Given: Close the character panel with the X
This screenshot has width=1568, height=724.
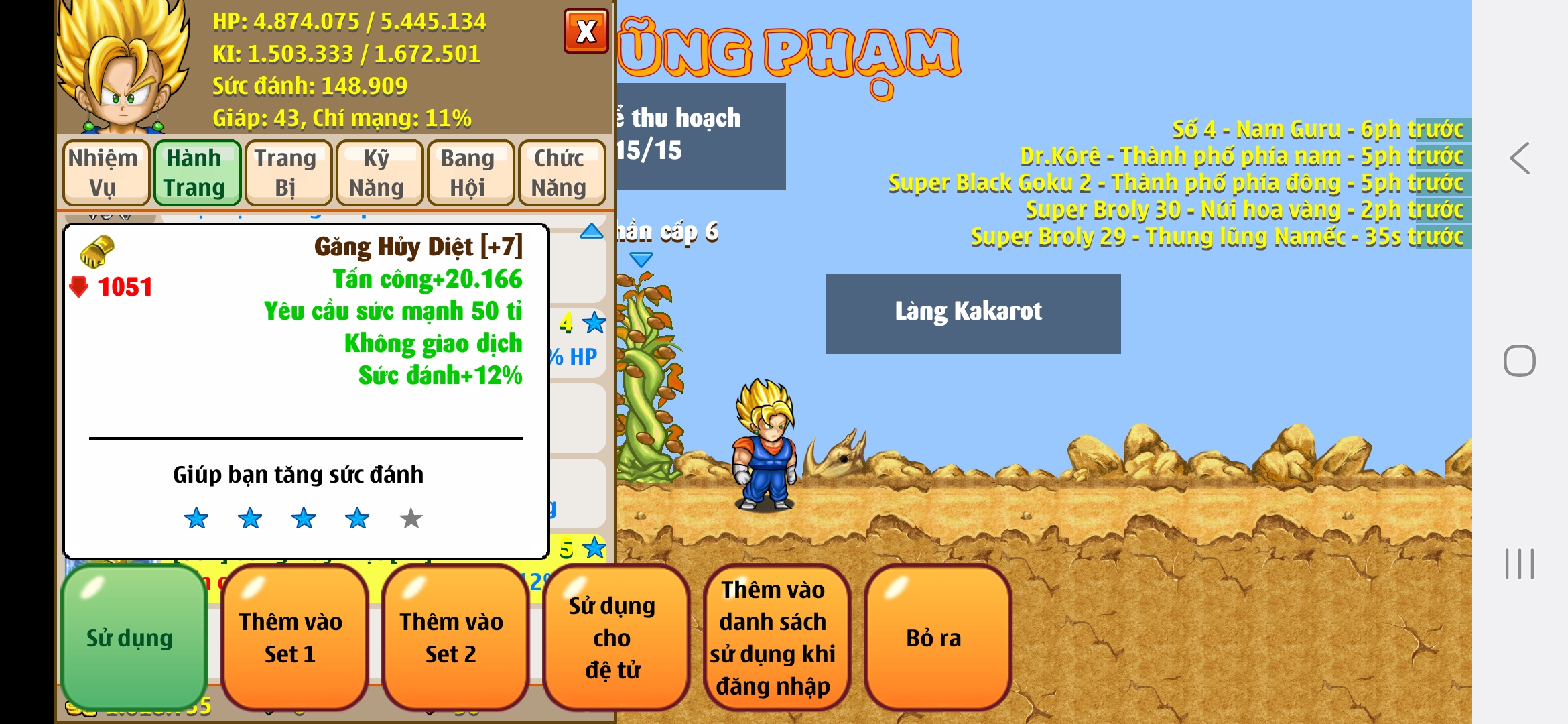Looking at the screenshot, I should (586, 31).
